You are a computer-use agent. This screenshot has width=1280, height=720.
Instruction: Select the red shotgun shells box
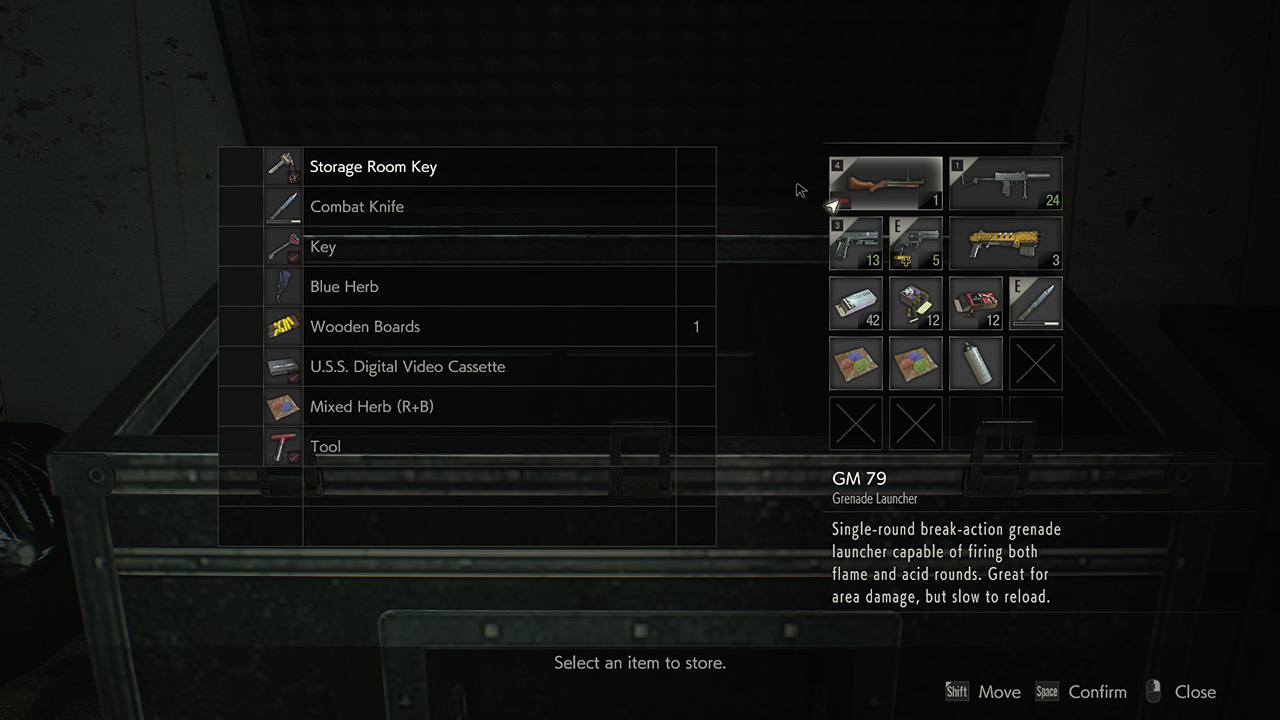(976, 303)
